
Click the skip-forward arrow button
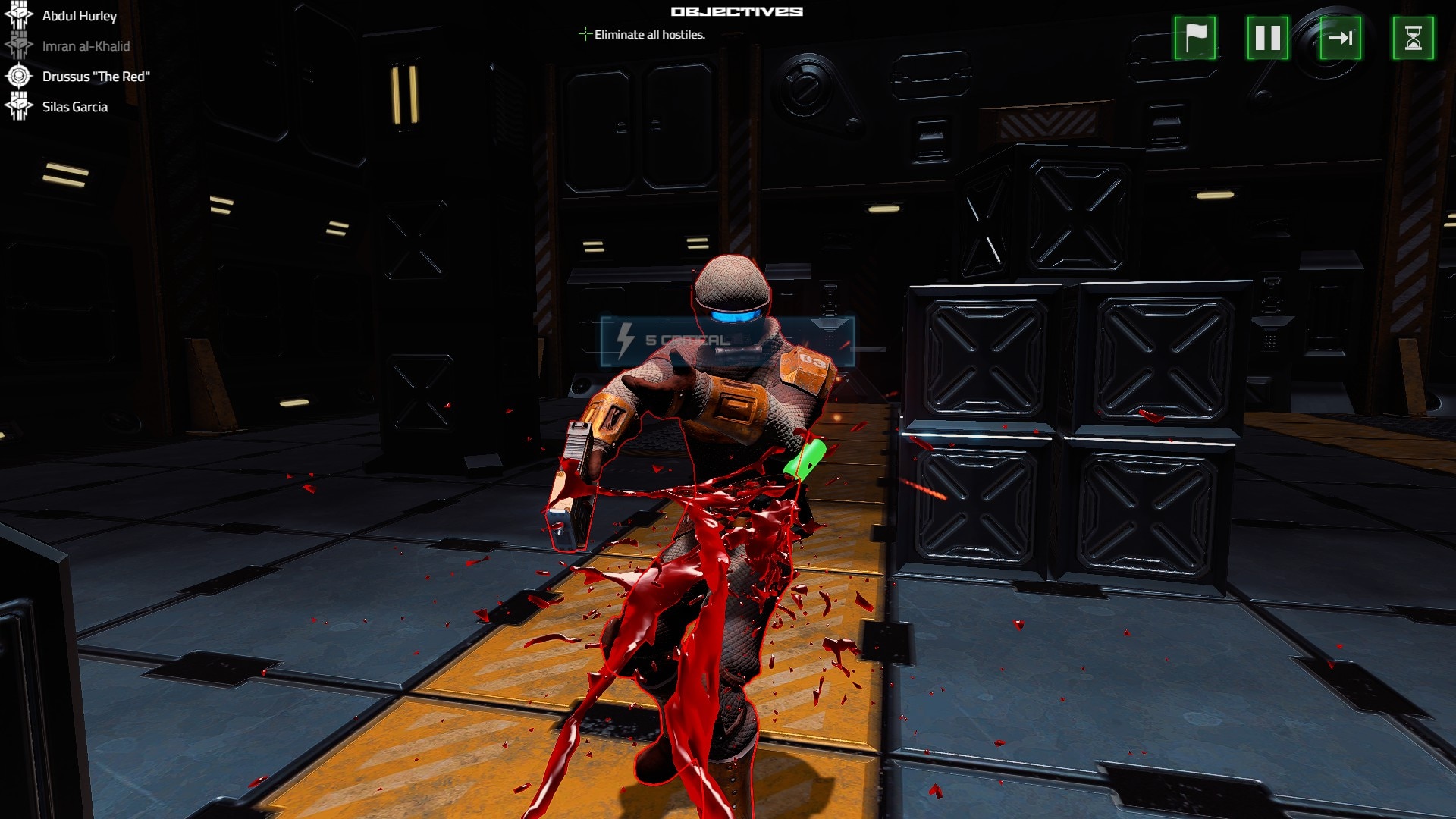[x=1340, y=38]
